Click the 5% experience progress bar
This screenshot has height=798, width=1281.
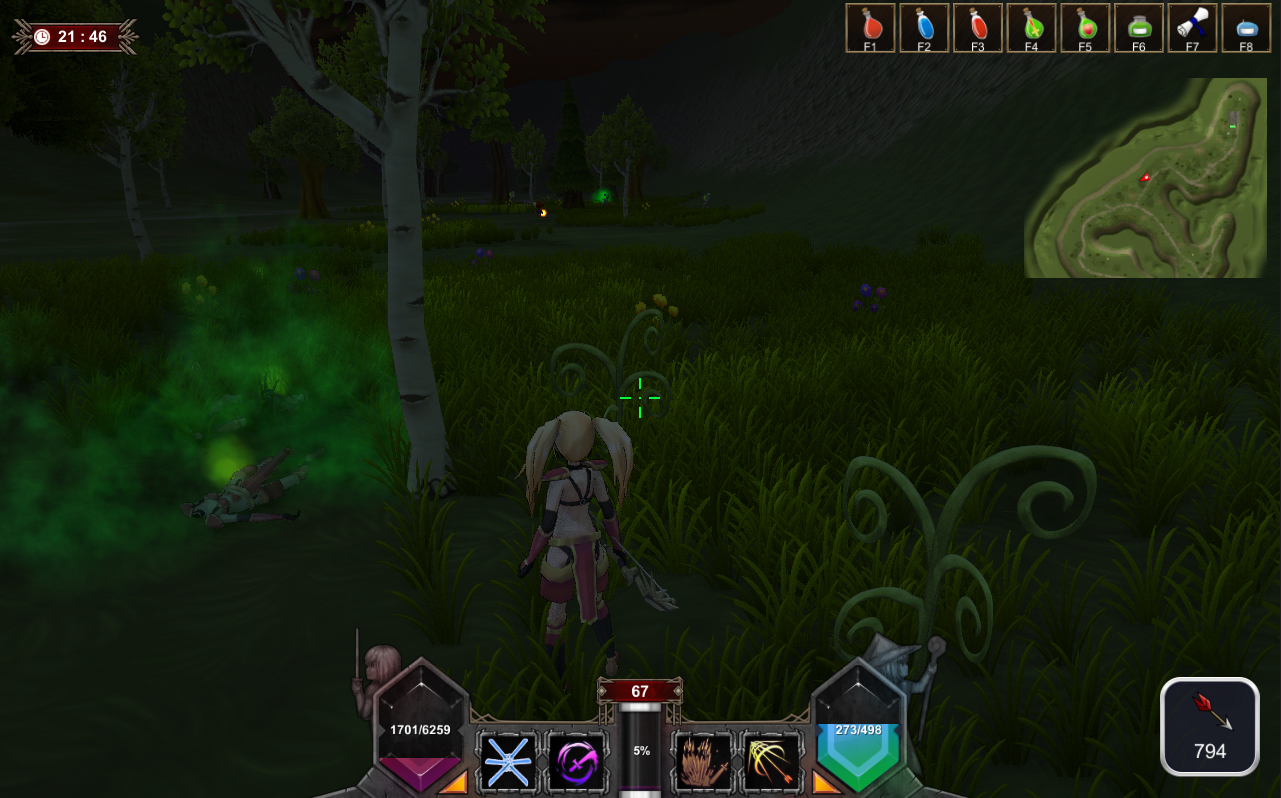tap(640, 748)
